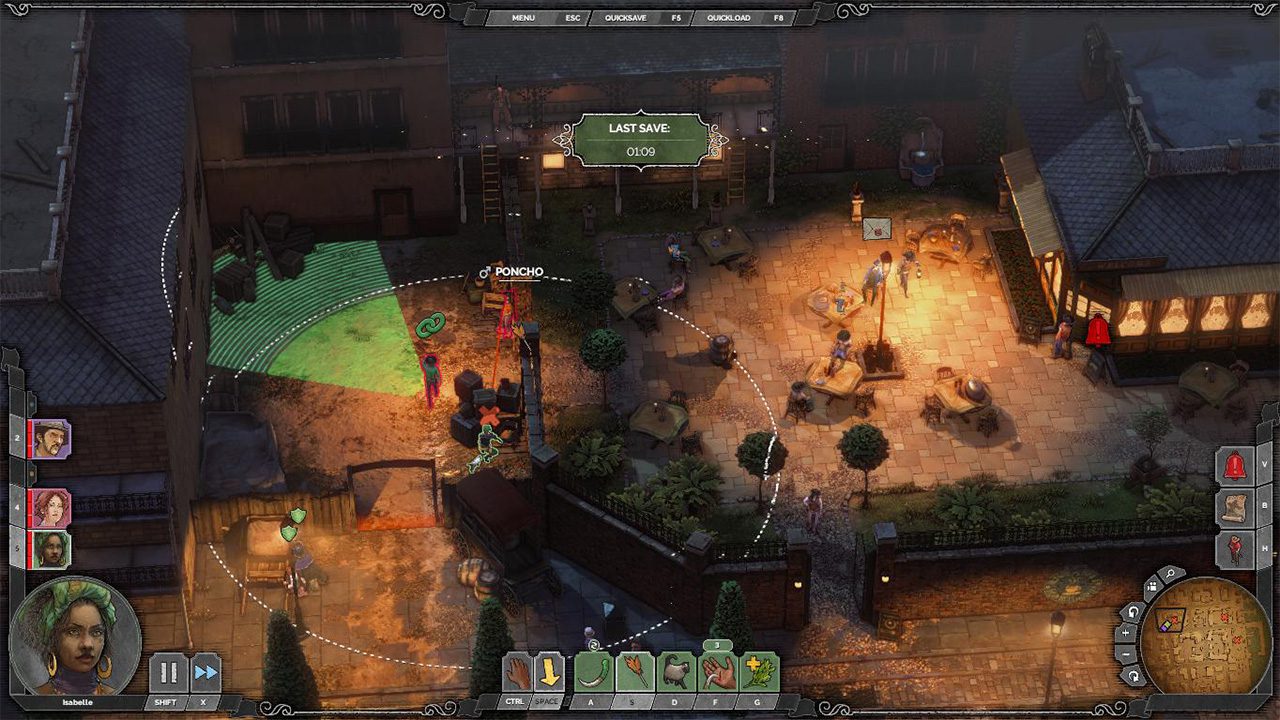The height and width of the screenshot is (720, 1280).
Task: Use the orange blowgun dart ability
Action: pos(635,672)
